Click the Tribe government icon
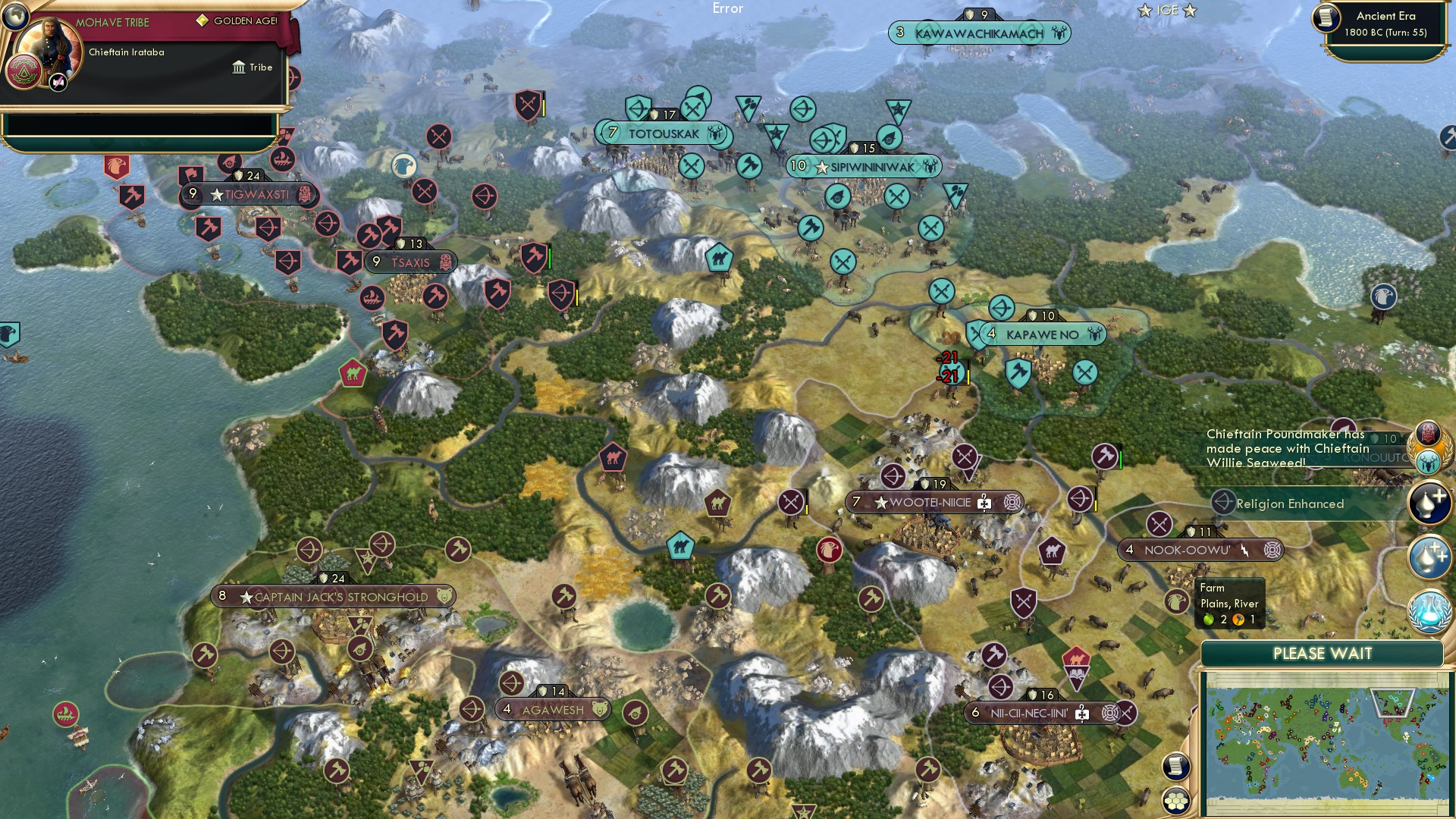Image resolution: width=1456 pixels, height=819 pixels. [240, 67]
